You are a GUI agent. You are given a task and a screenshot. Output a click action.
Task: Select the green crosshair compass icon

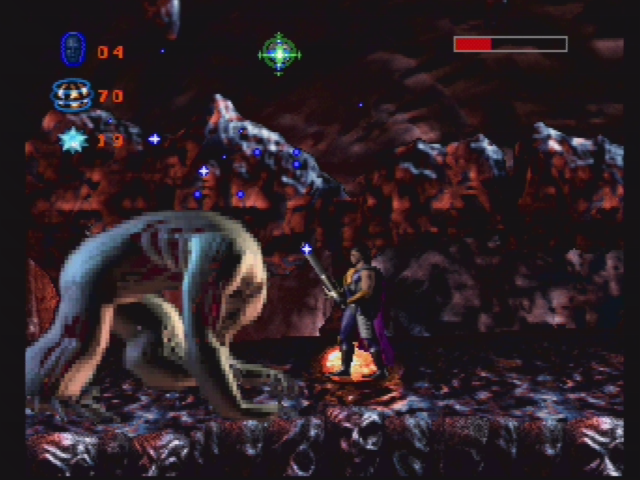tap(279, 53)
